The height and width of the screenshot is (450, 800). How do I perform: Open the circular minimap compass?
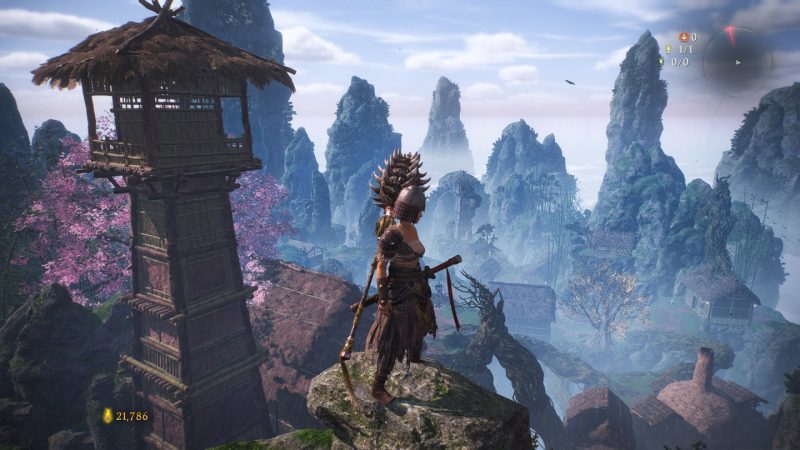click(736, 60)
